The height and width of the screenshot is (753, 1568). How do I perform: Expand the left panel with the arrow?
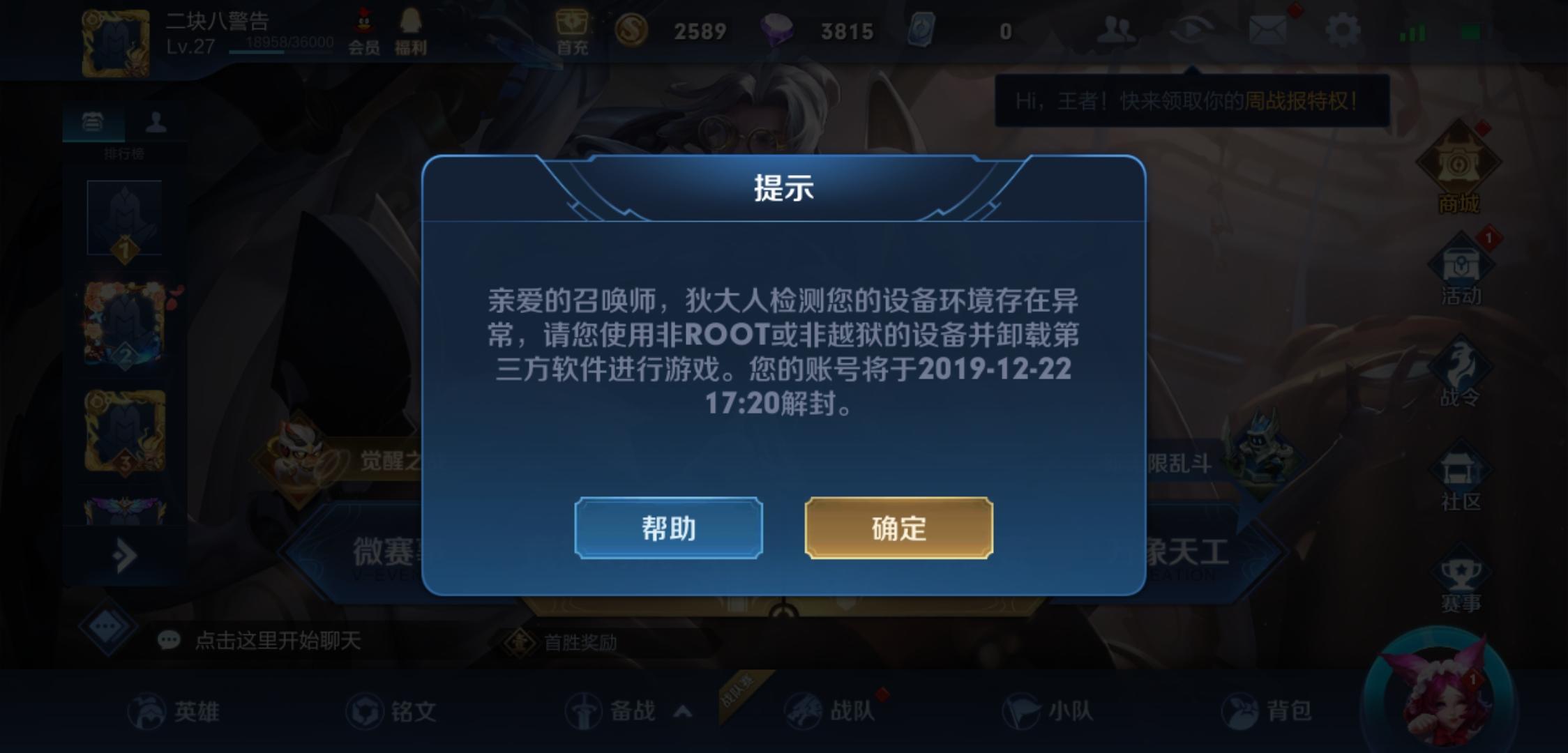click(123, 554)
